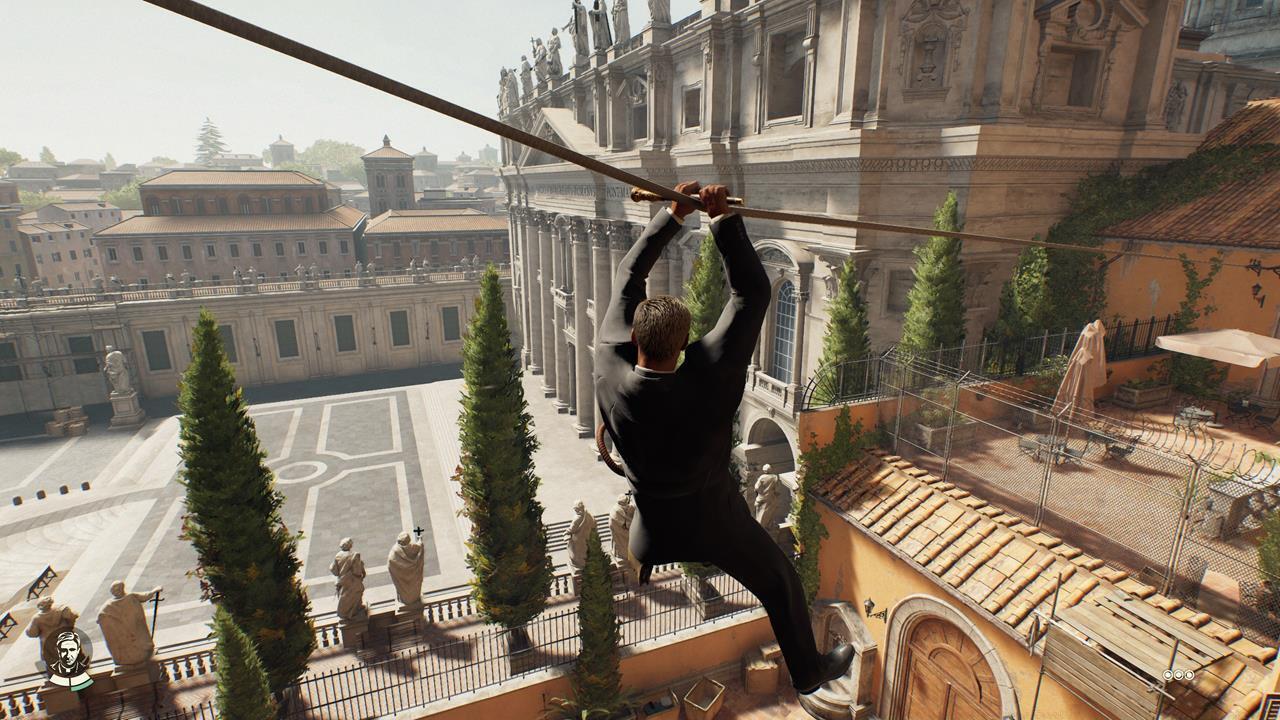Click the leftmost white pip indicator

coord(1168,675)
